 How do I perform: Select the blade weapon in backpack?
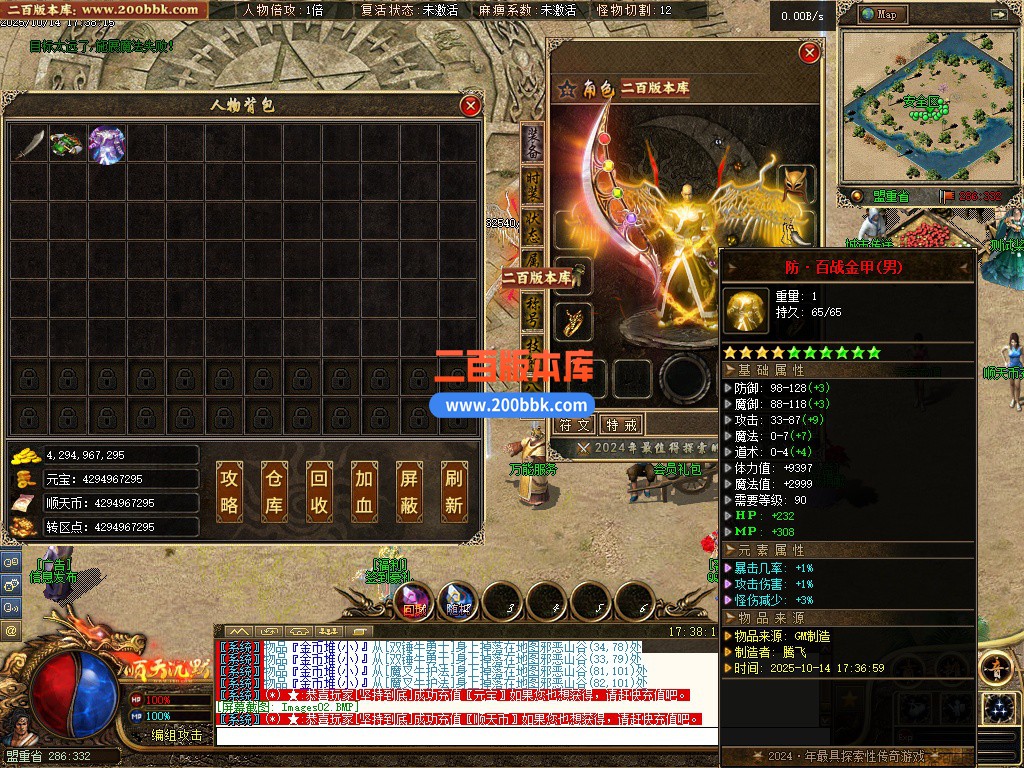(x=29, y=145)
